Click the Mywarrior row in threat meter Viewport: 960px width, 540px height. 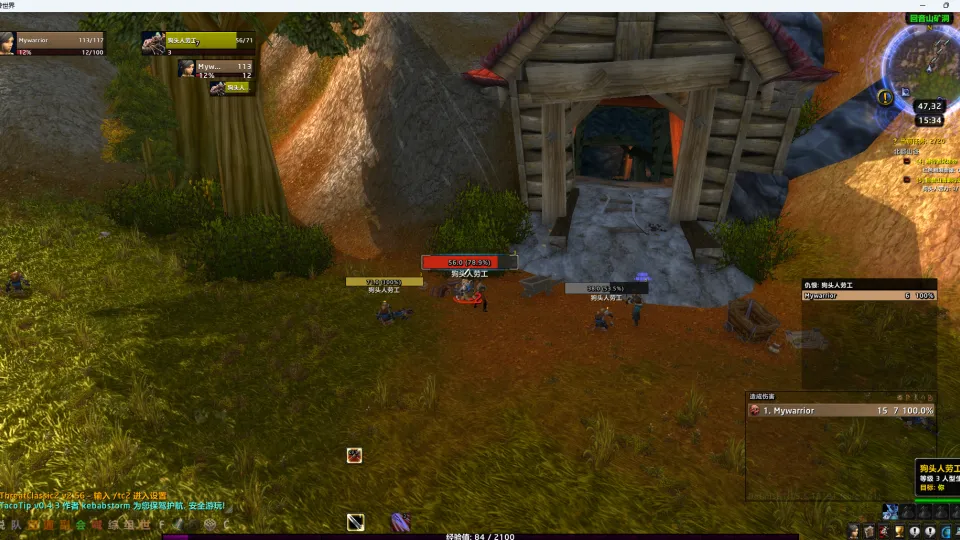[868, 296]
